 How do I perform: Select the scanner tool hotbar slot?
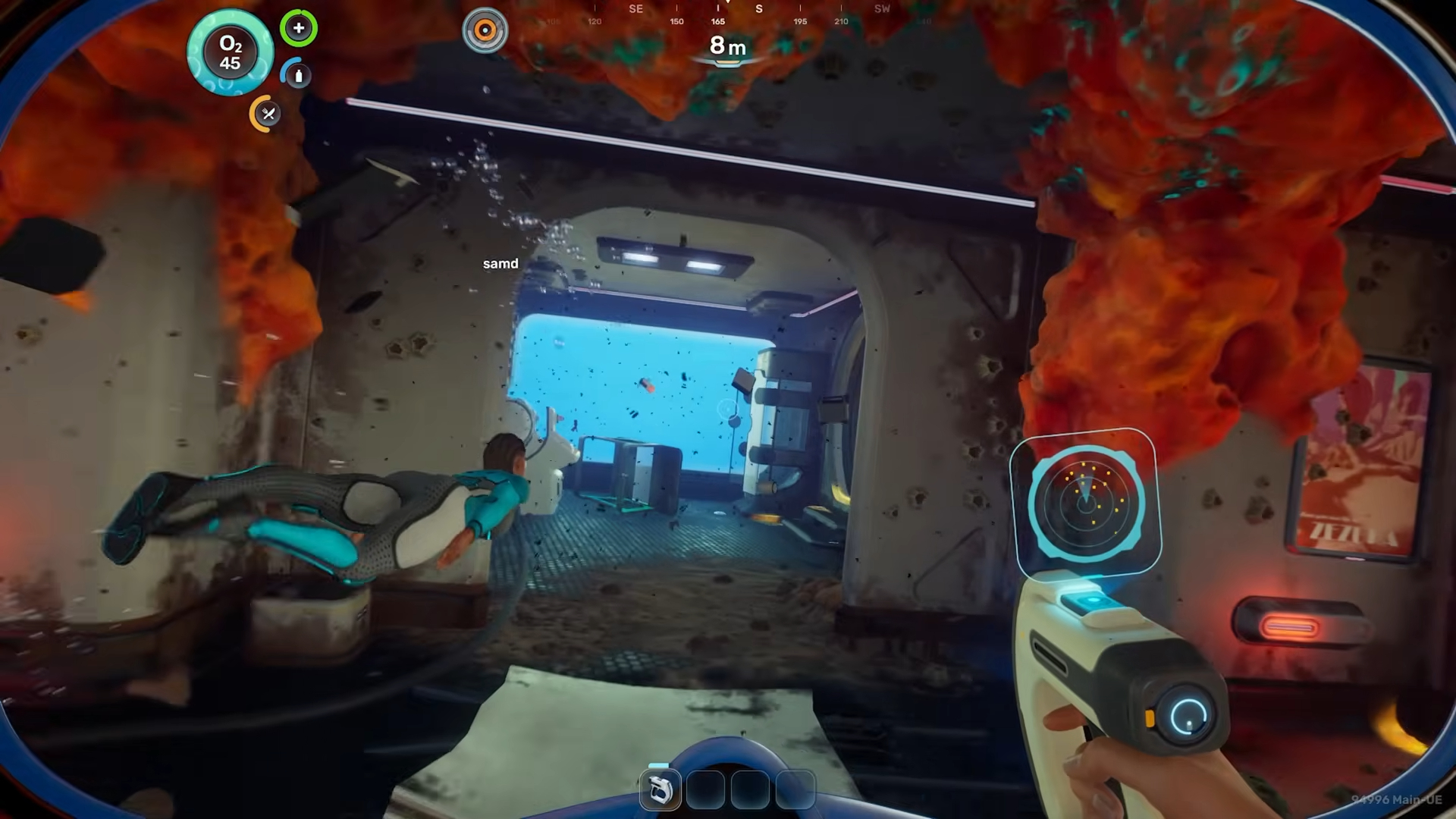(660, 790)
